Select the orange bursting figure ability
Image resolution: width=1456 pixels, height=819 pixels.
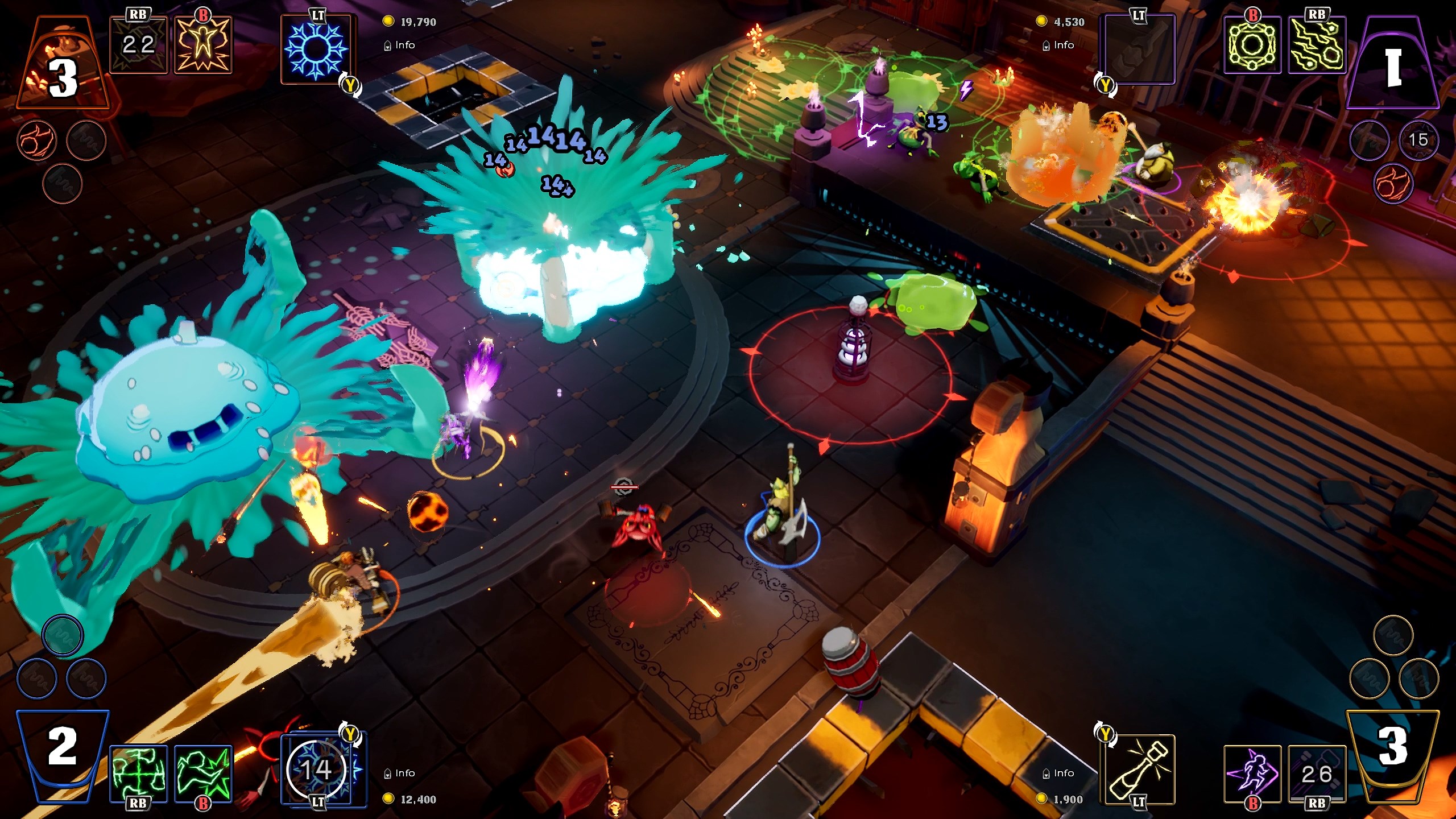point(203,45)
